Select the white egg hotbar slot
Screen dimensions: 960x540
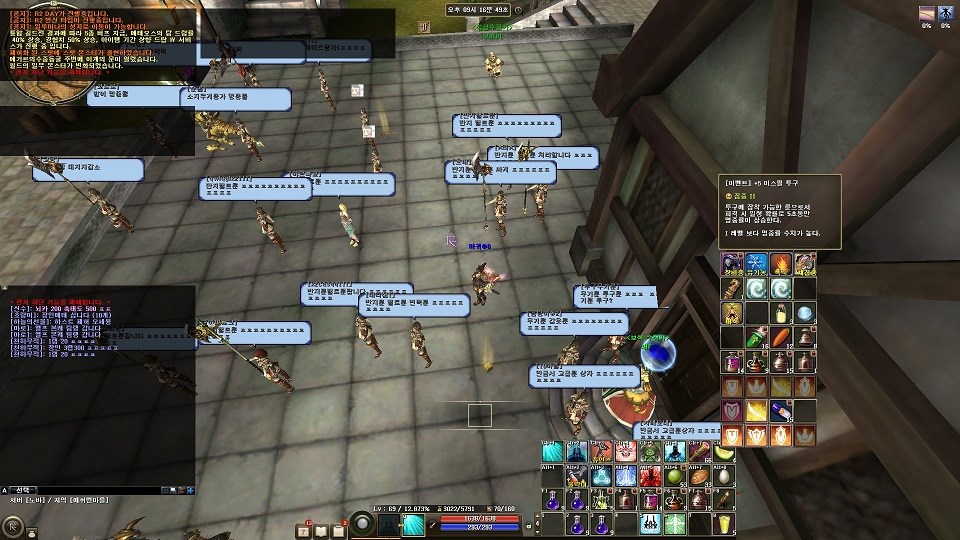click(x=722, y=476)
